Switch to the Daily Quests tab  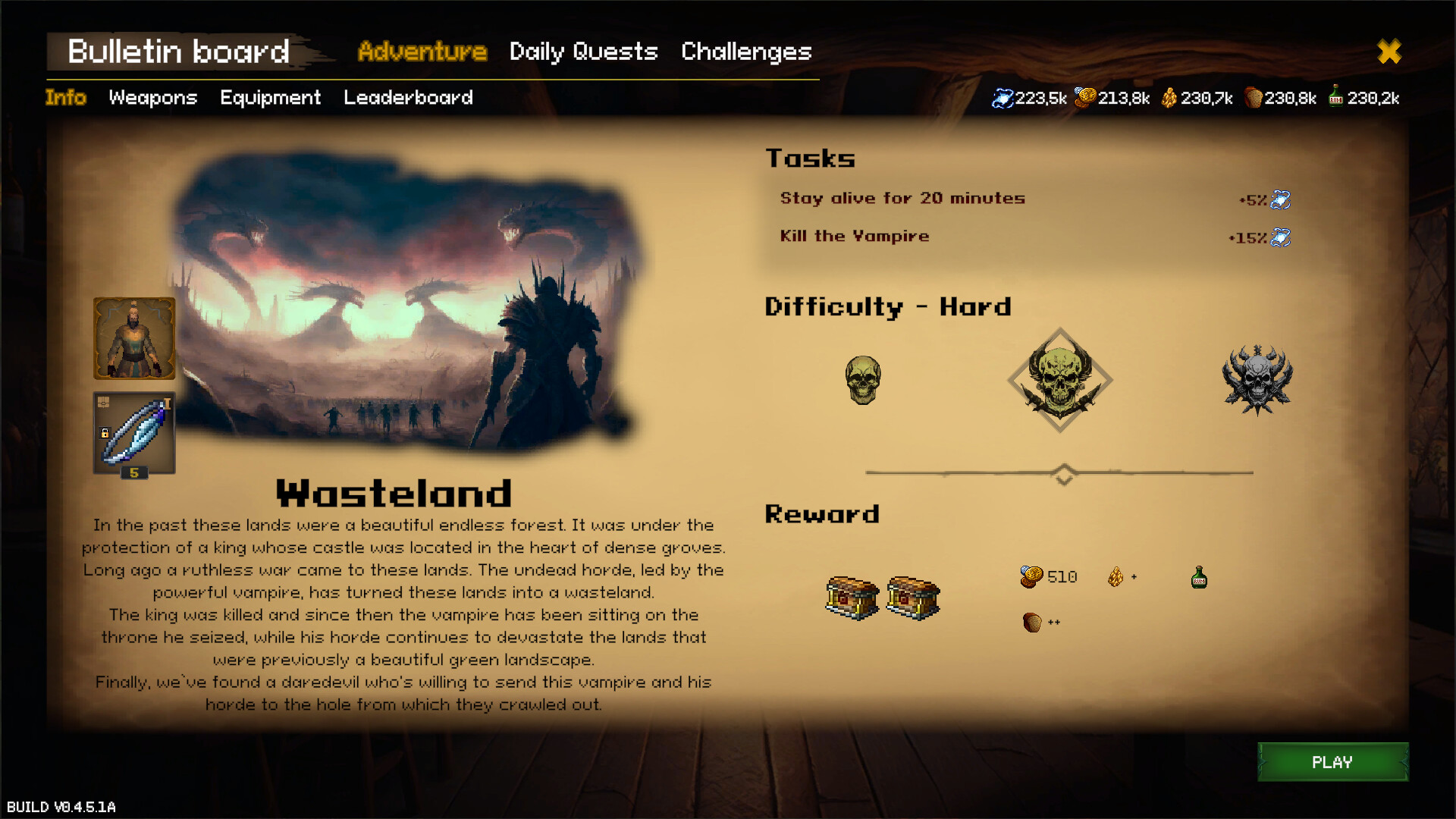[583, 52]
